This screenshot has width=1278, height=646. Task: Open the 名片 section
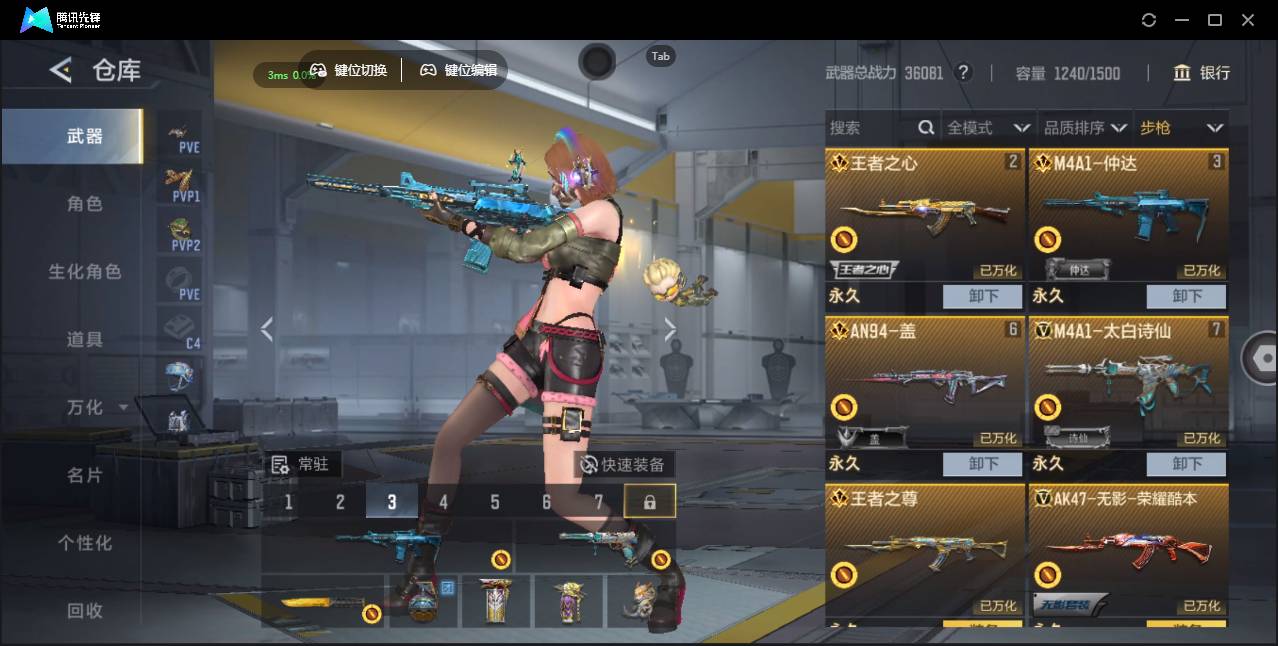point(84,475)
